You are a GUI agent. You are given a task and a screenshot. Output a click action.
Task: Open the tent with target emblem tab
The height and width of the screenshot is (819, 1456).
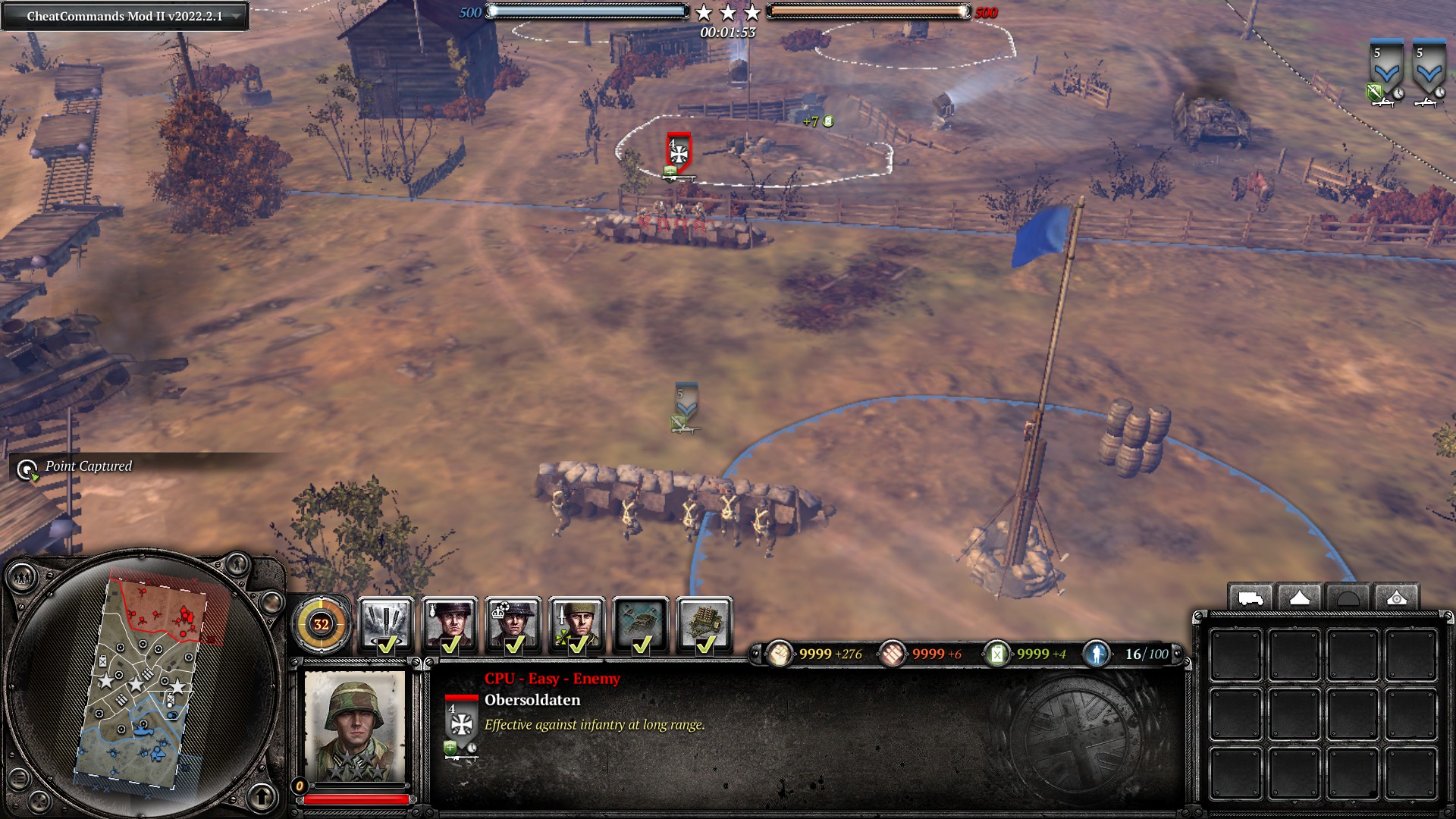1396,598
